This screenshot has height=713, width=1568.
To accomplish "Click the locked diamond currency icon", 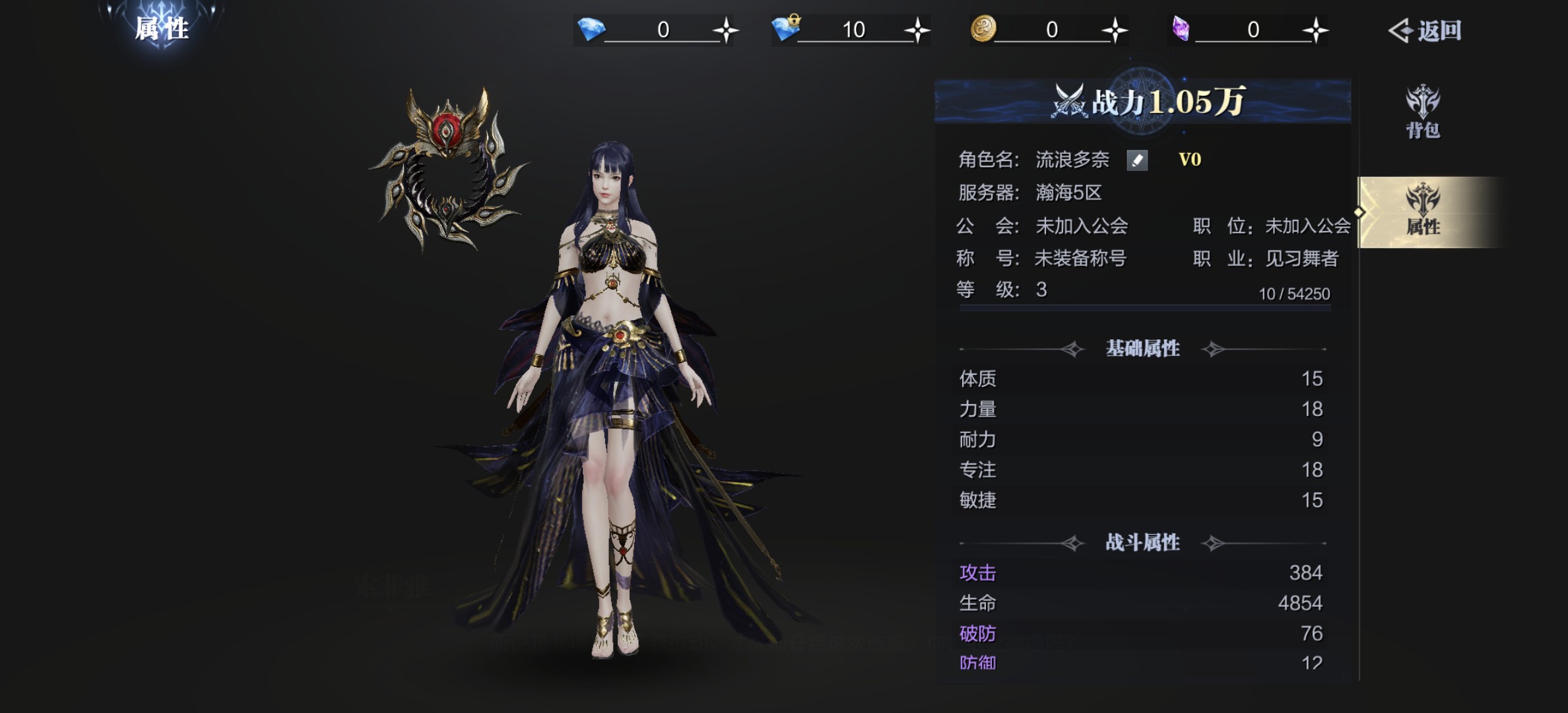I will pyautogui.click(x=786, y=28).
